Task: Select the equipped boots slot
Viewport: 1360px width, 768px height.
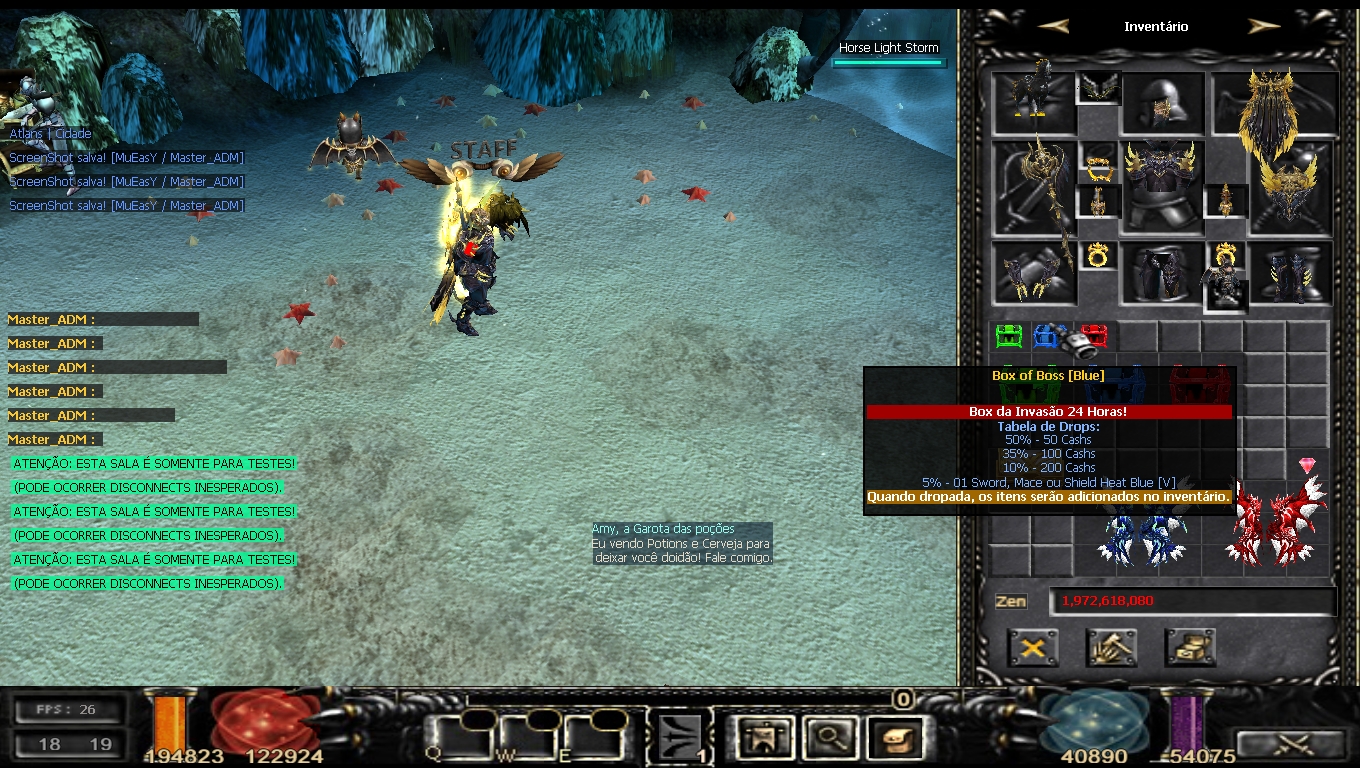Action: (x=1293, y=273)
